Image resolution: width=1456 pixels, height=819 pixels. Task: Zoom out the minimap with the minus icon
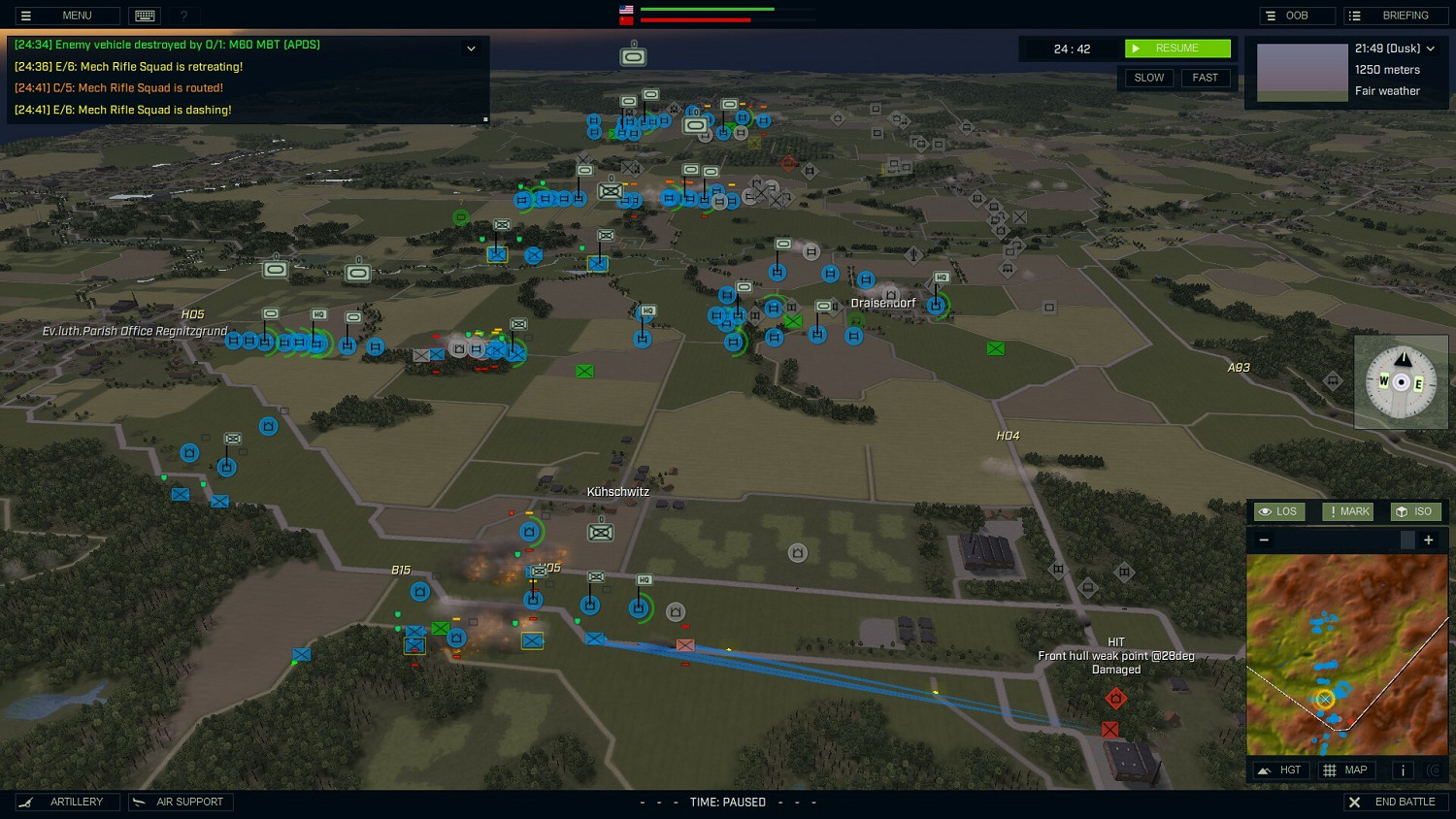click(1264, 540)
